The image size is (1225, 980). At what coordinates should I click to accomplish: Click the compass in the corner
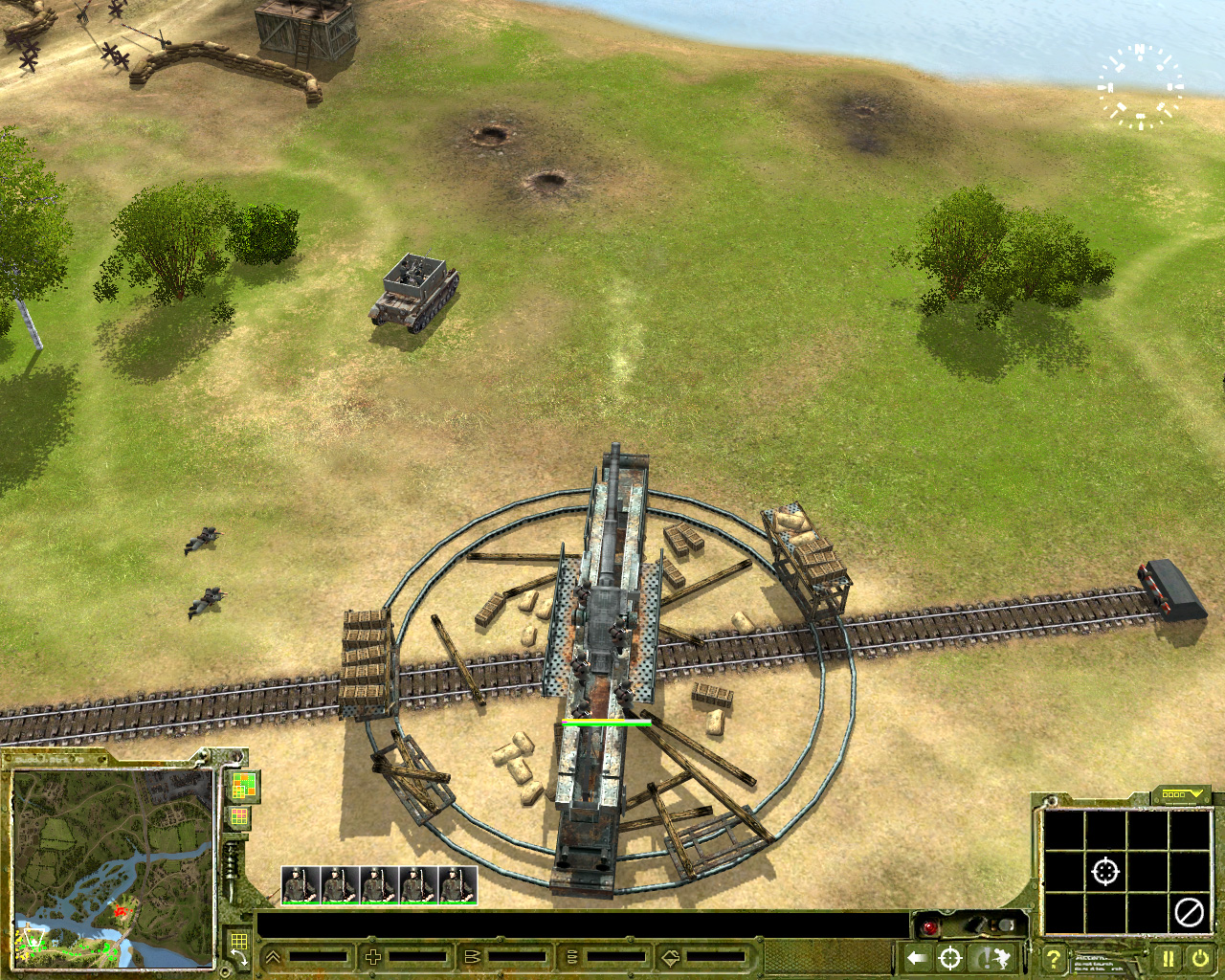(1140, 87)
